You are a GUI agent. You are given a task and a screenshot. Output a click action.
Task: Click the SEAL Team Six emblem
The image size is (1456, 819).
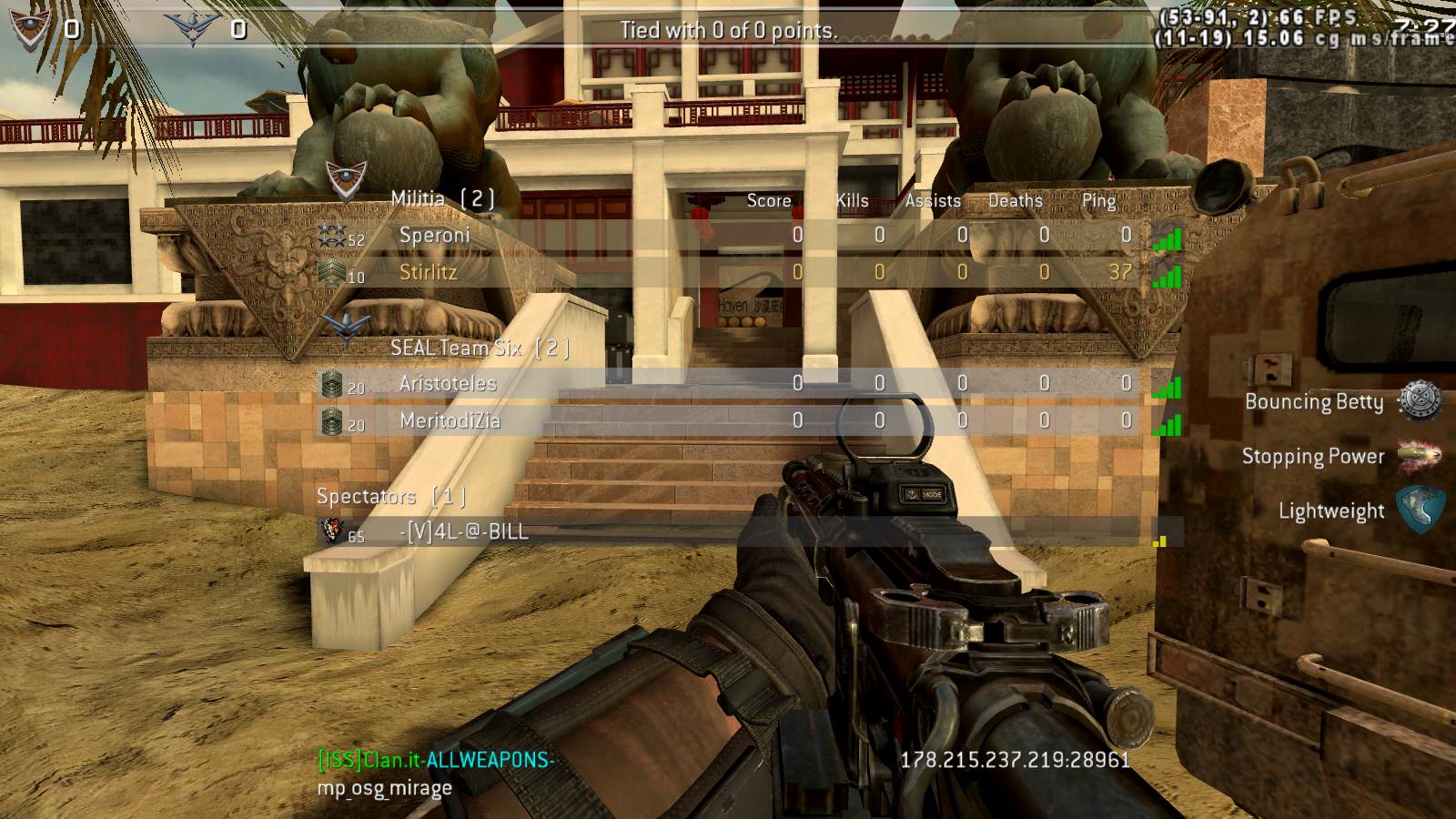(x=346, y=328)
